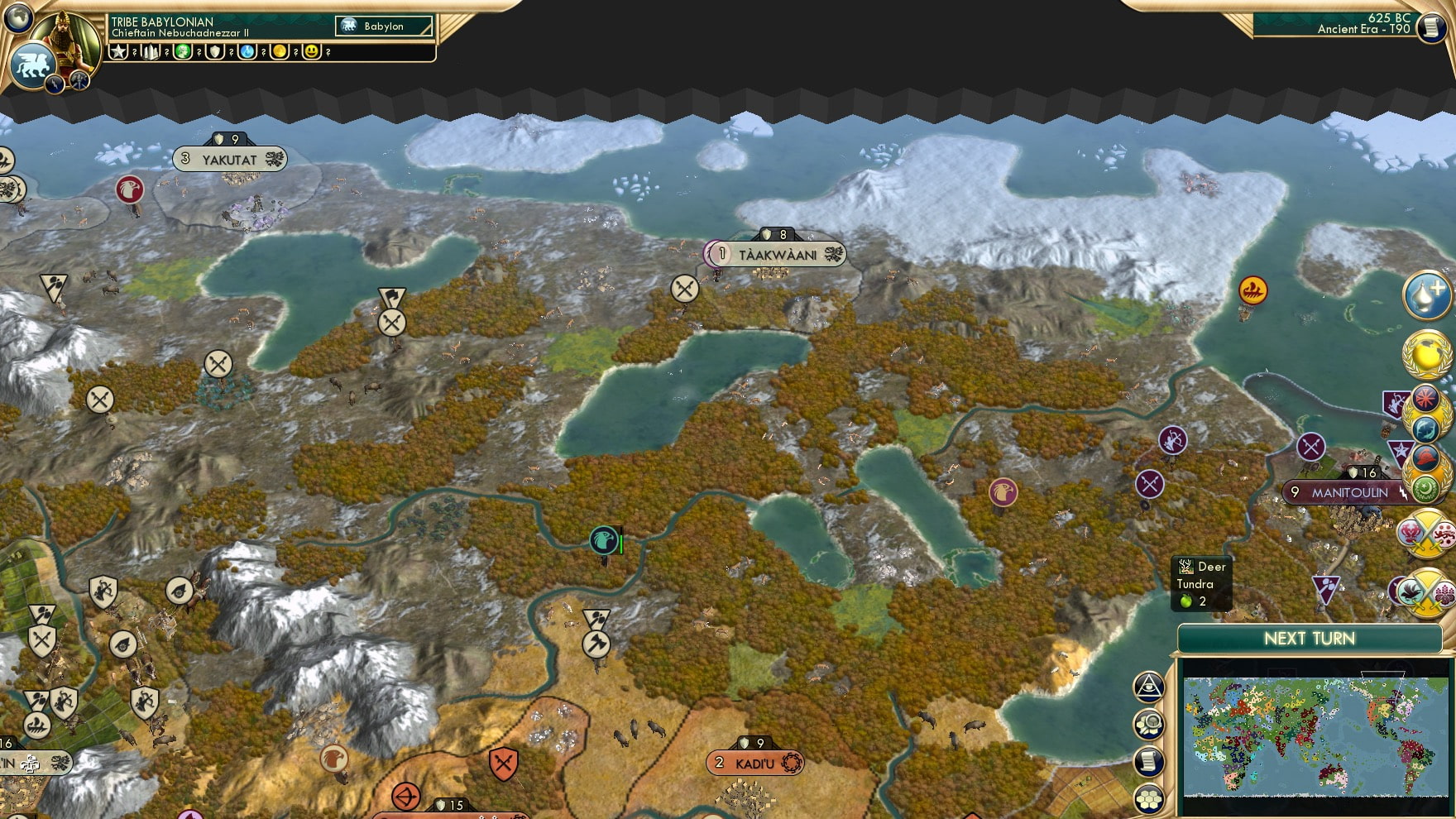Viewport: 1456px width, 819px height.
Task: Open the Babylon civilization dropdown at the top
Action: pyautogui.click(x=383, y=26)
